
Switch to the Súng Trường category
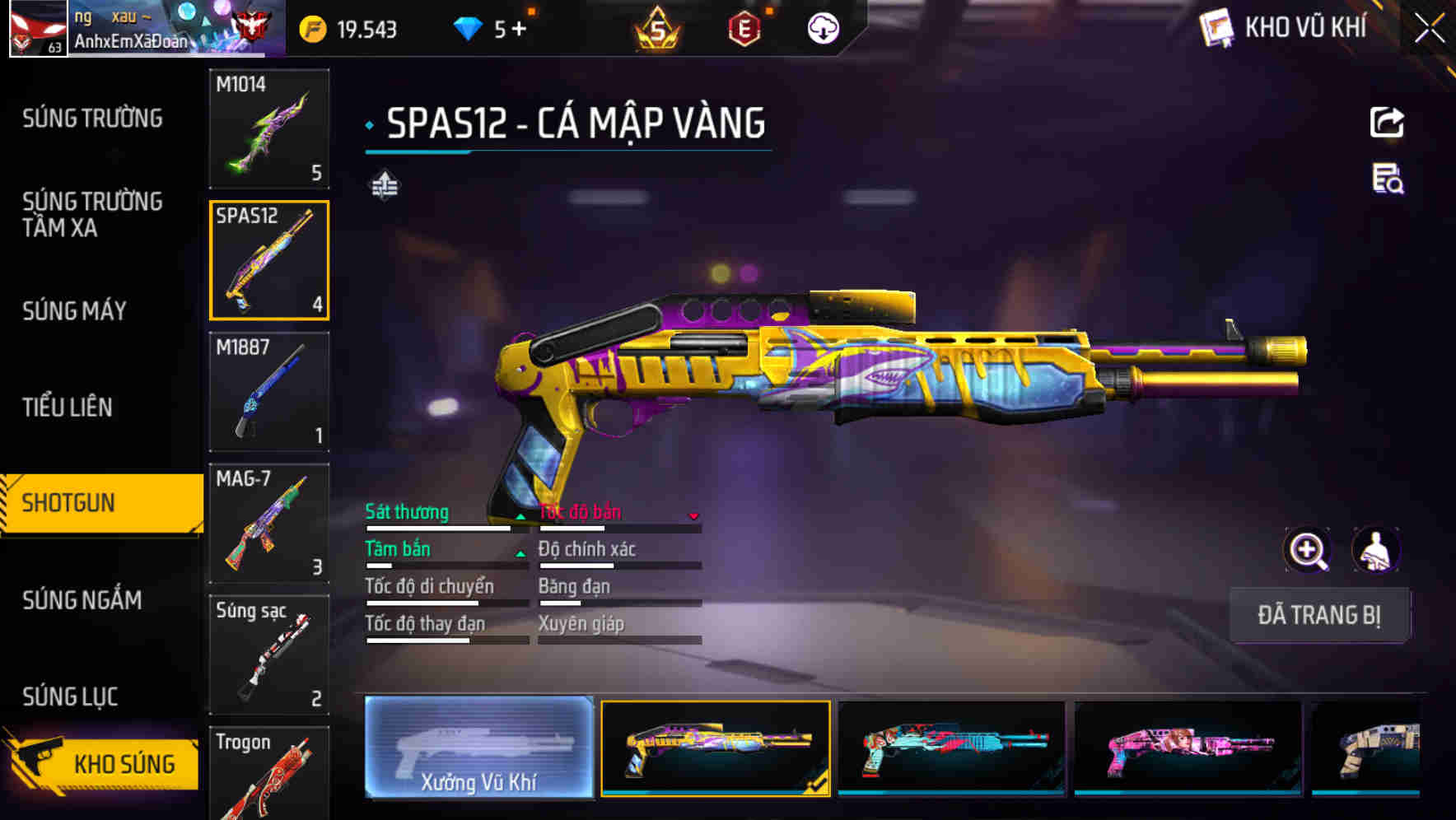point(92,119)
